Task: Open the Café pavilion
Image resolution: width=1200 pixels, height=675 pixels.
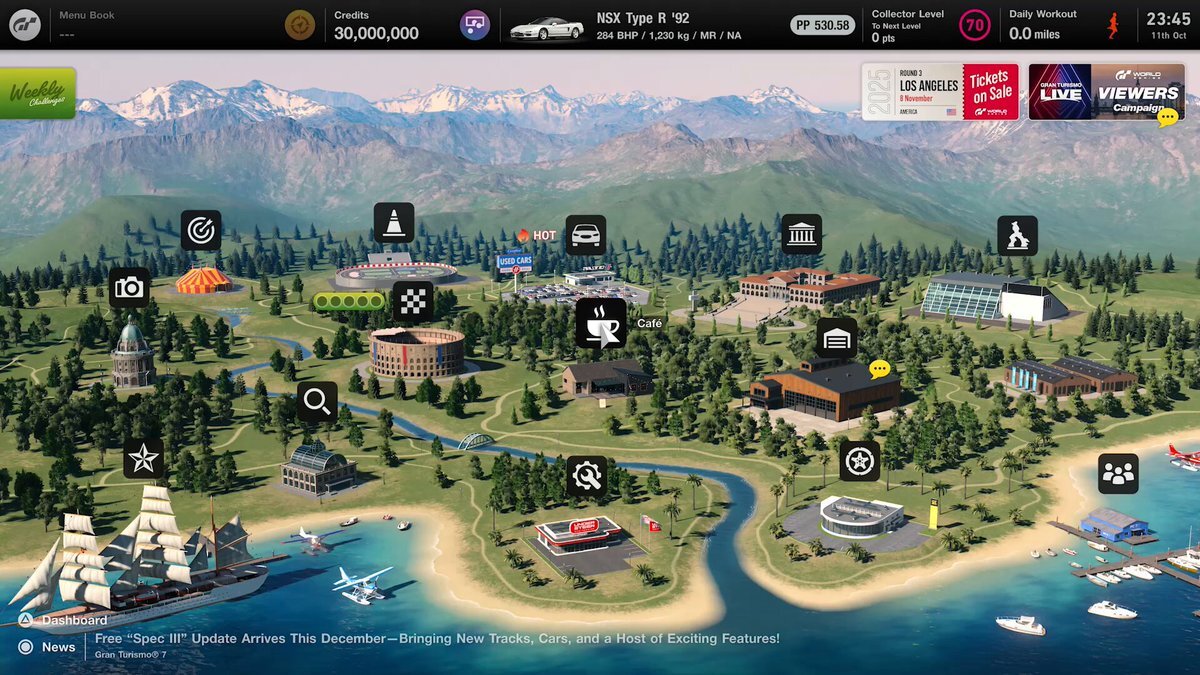Action: click(600, 323)
